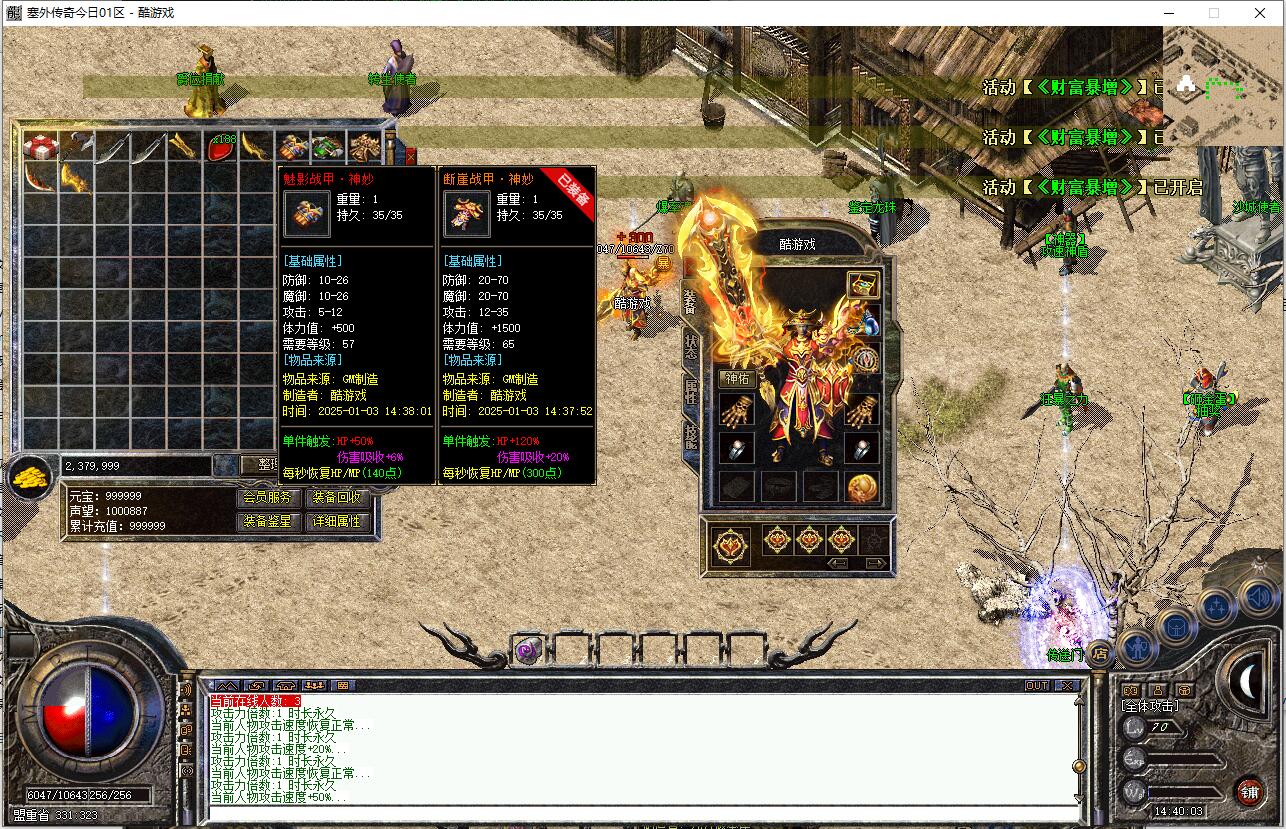Click the gold ingot pile icon
This screenshot has height=829, width=1286.
coord(32,476)
